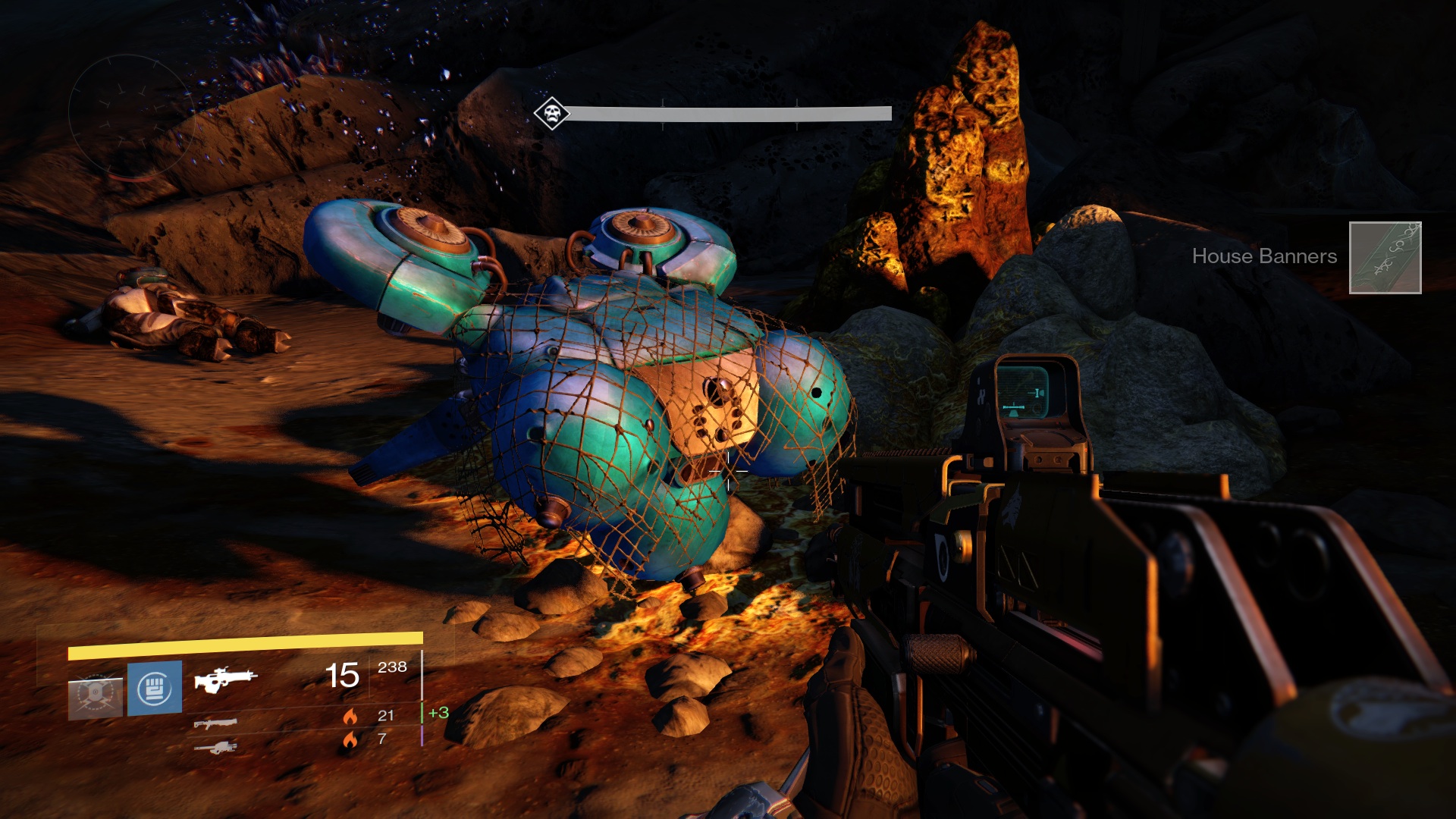This screenshot has width=1456, height=819.
Task: Select the boss skull diamond marker
Action: pyautogui.click(x=551, y=114)
